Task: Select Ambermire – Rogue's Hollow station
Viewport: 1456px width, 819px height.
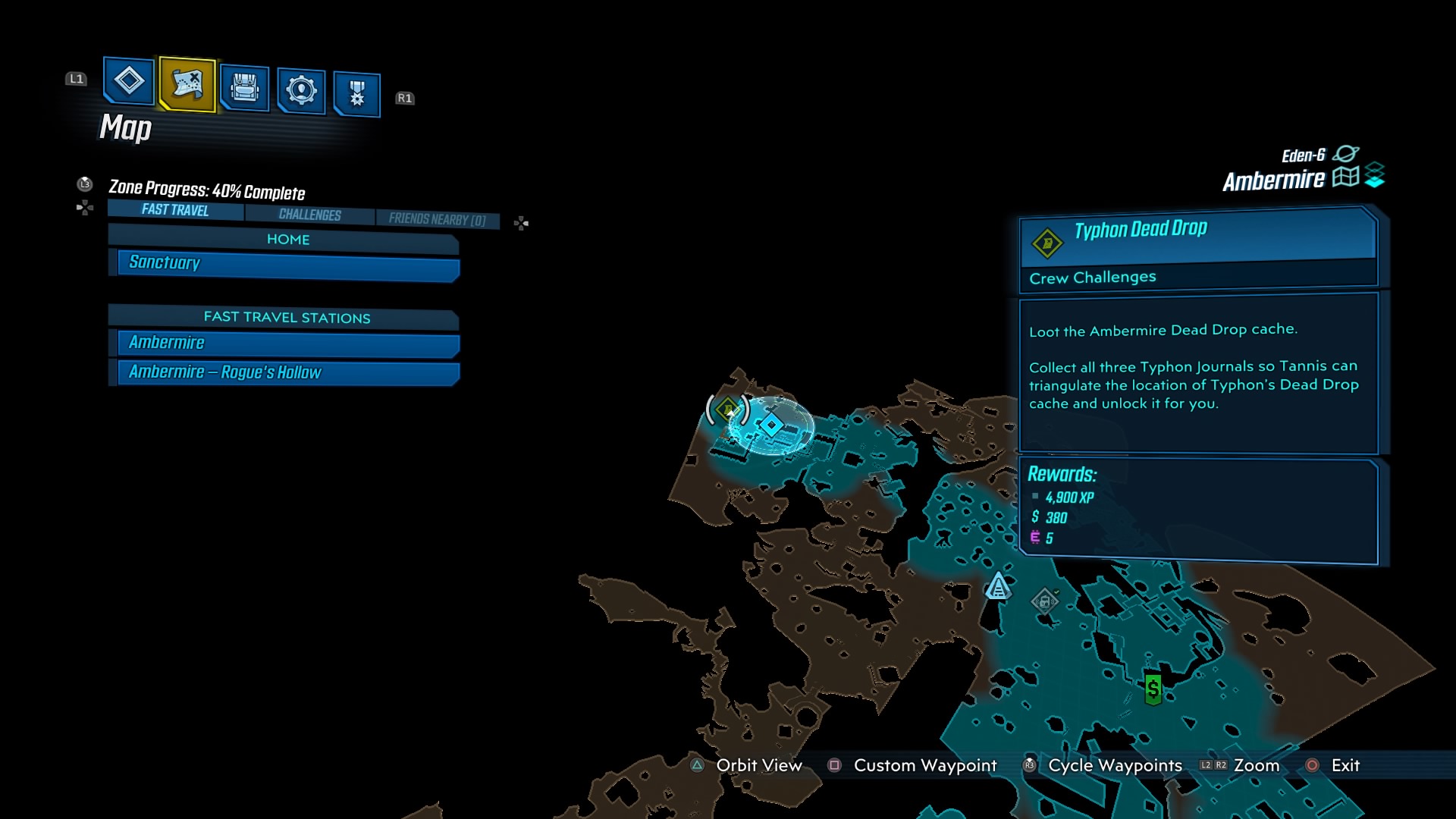Action: coord(288,372)
